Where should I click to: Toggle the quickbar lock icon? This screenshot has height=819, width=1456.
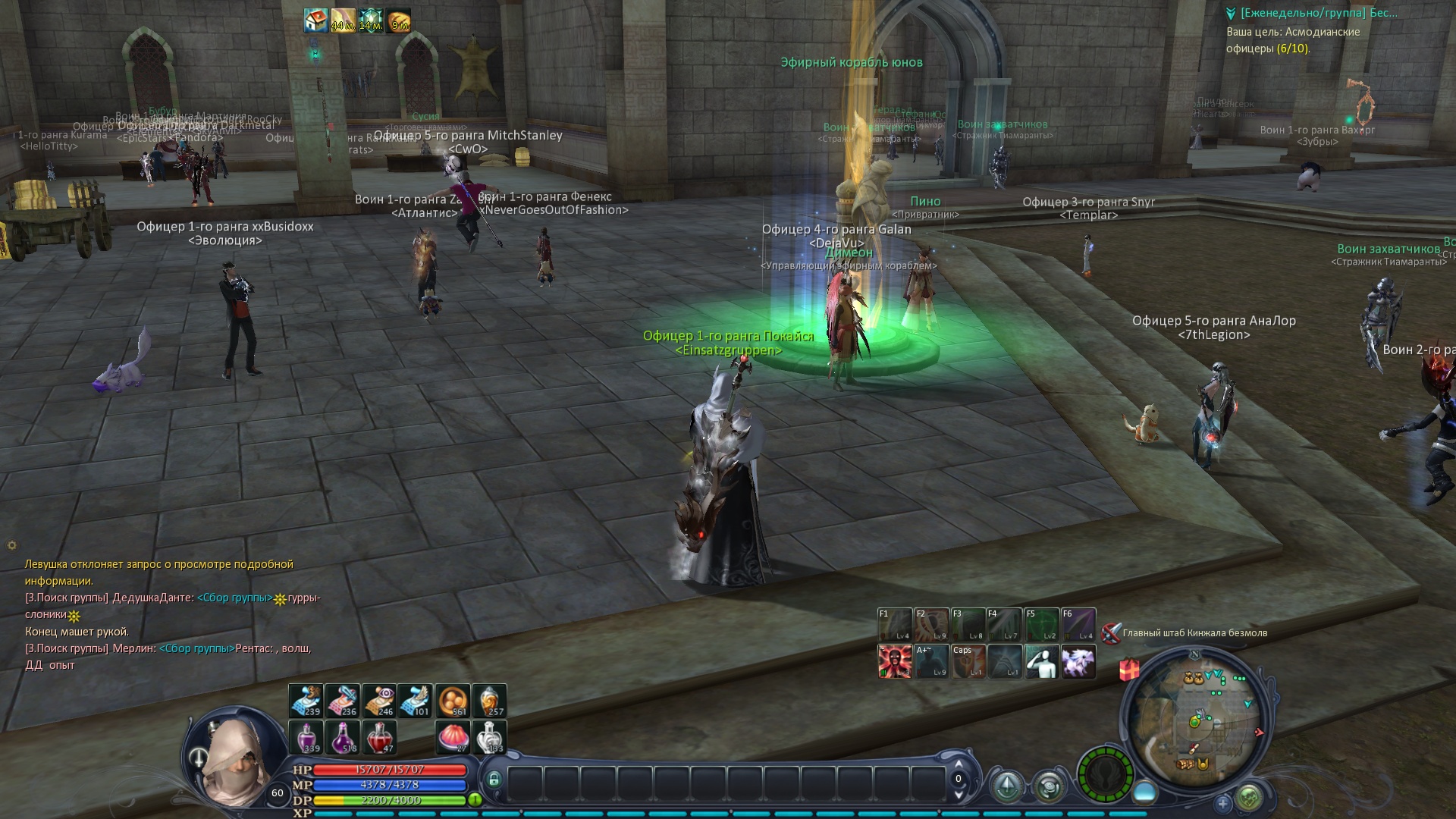[x=494, y=779]
